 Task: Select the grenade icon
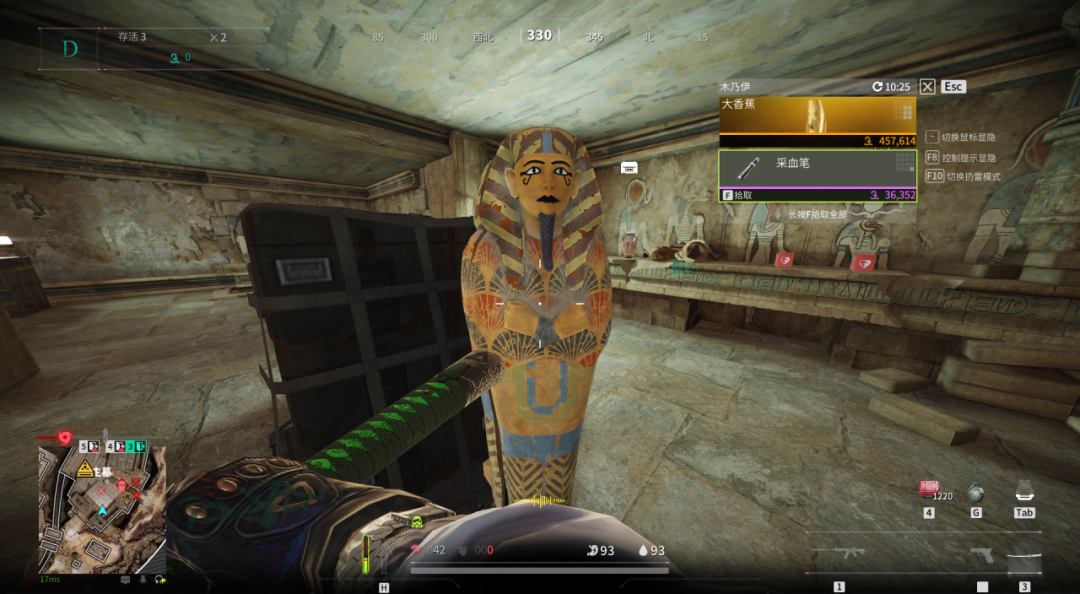point(975,491)
